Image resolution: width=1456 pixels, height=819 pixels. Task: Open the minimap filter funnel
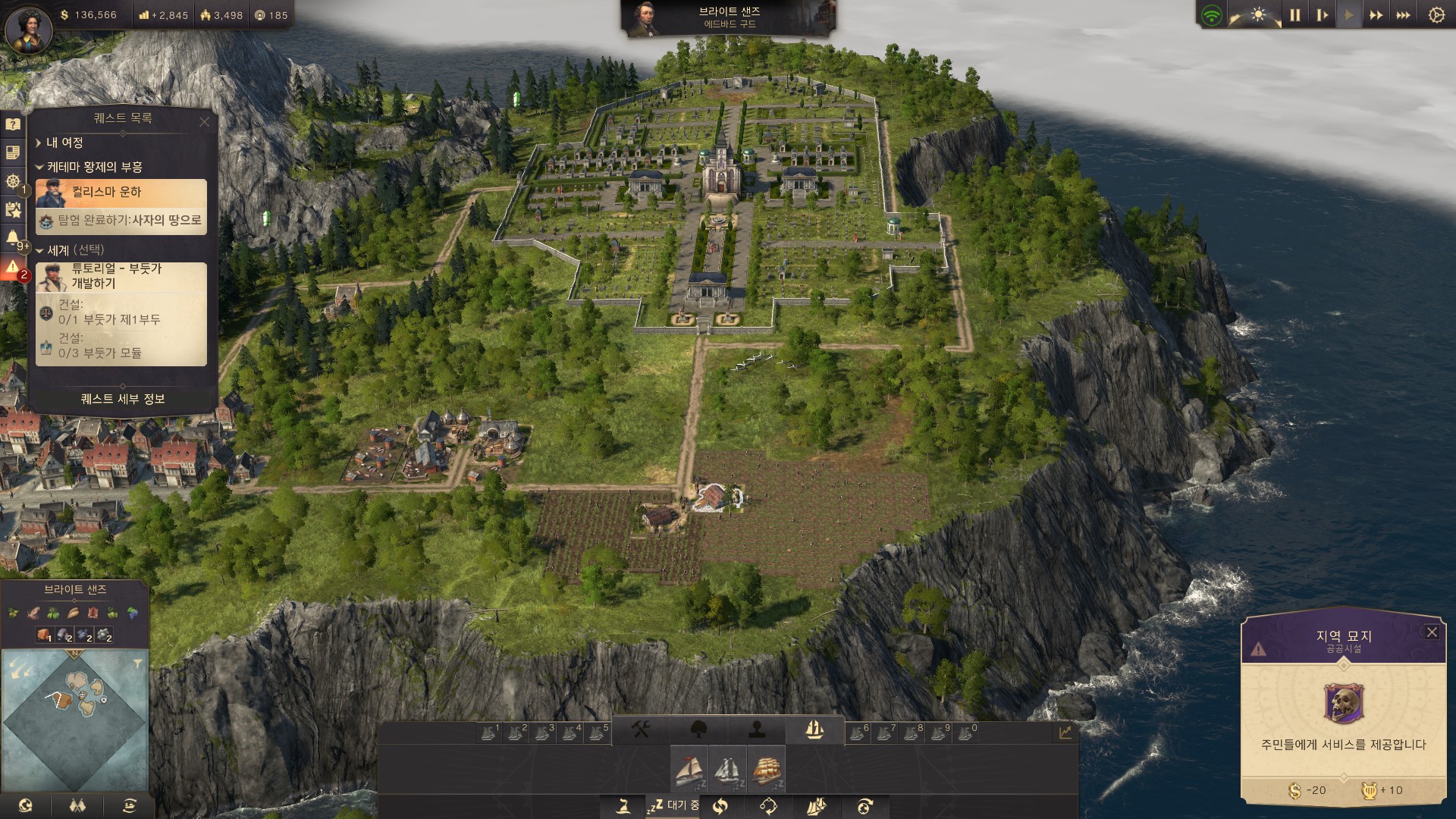coord(137,664)
